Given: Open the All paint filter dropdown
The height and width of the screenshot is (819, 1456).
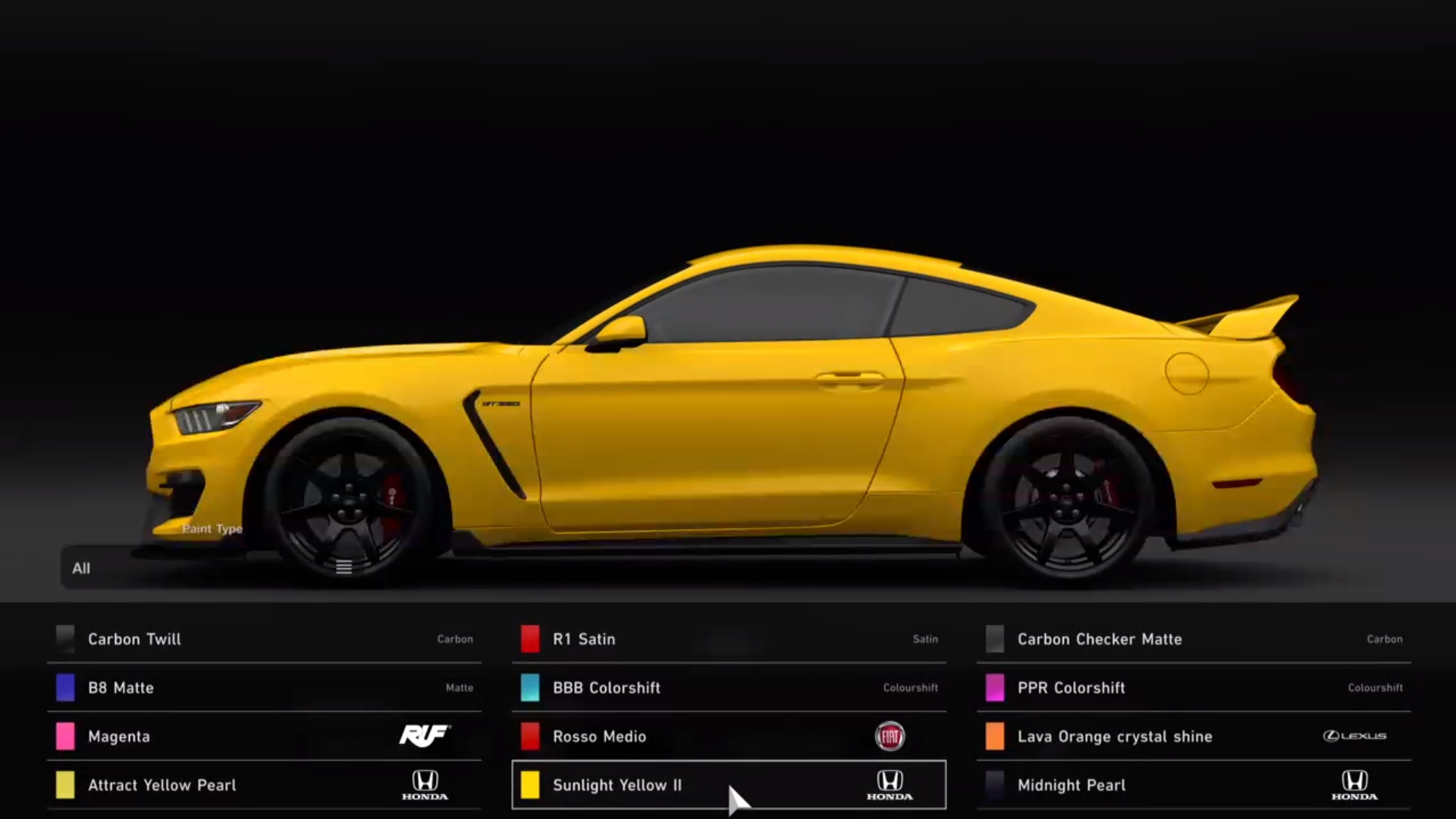Looking at the screenshot, I should (82, 568).
